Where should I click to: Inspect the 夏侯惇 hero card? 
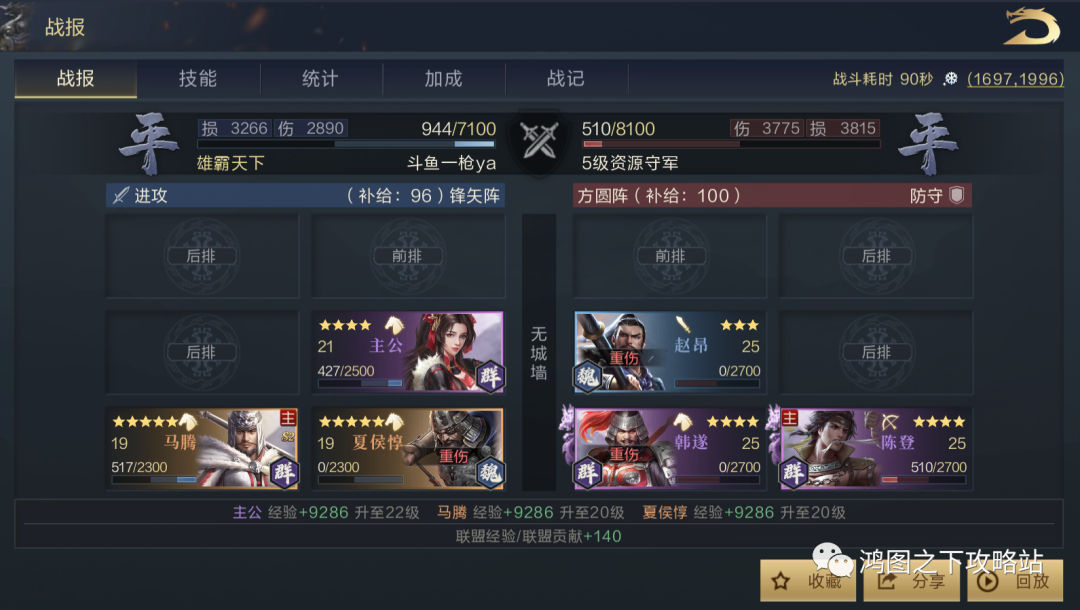(407, 448)
